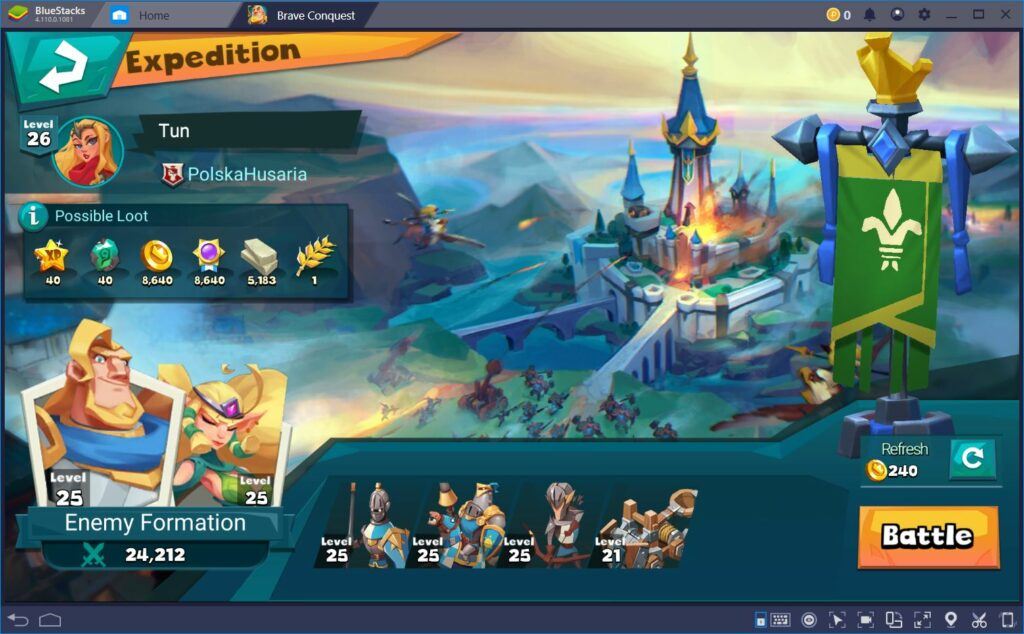Check the wheat loot icon
The width and height of the screenshot is (1024, 634).
coord(315,257)
